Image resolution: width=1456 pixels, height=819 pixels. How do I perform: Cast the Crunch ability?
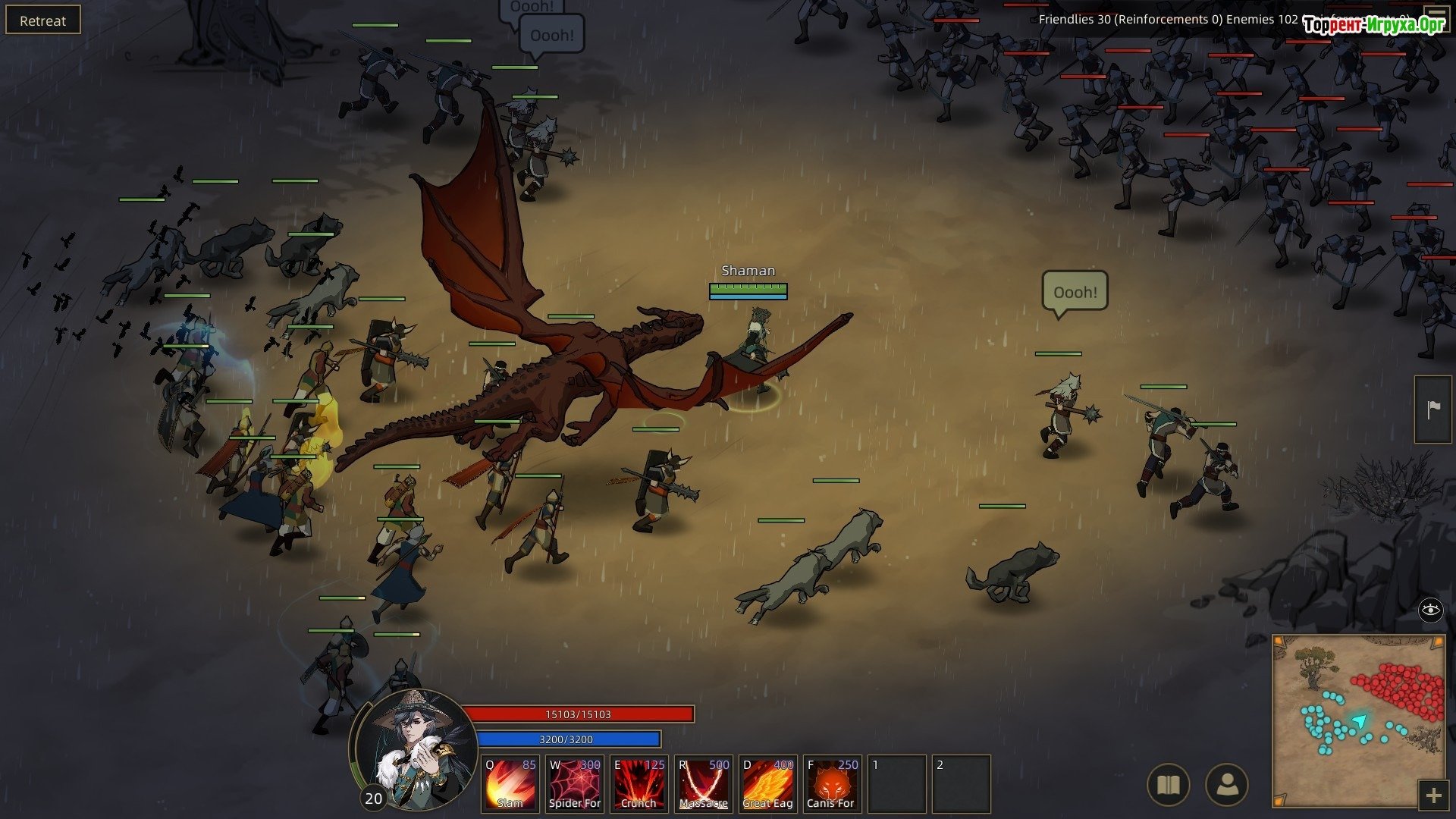(x=639, y=783)
